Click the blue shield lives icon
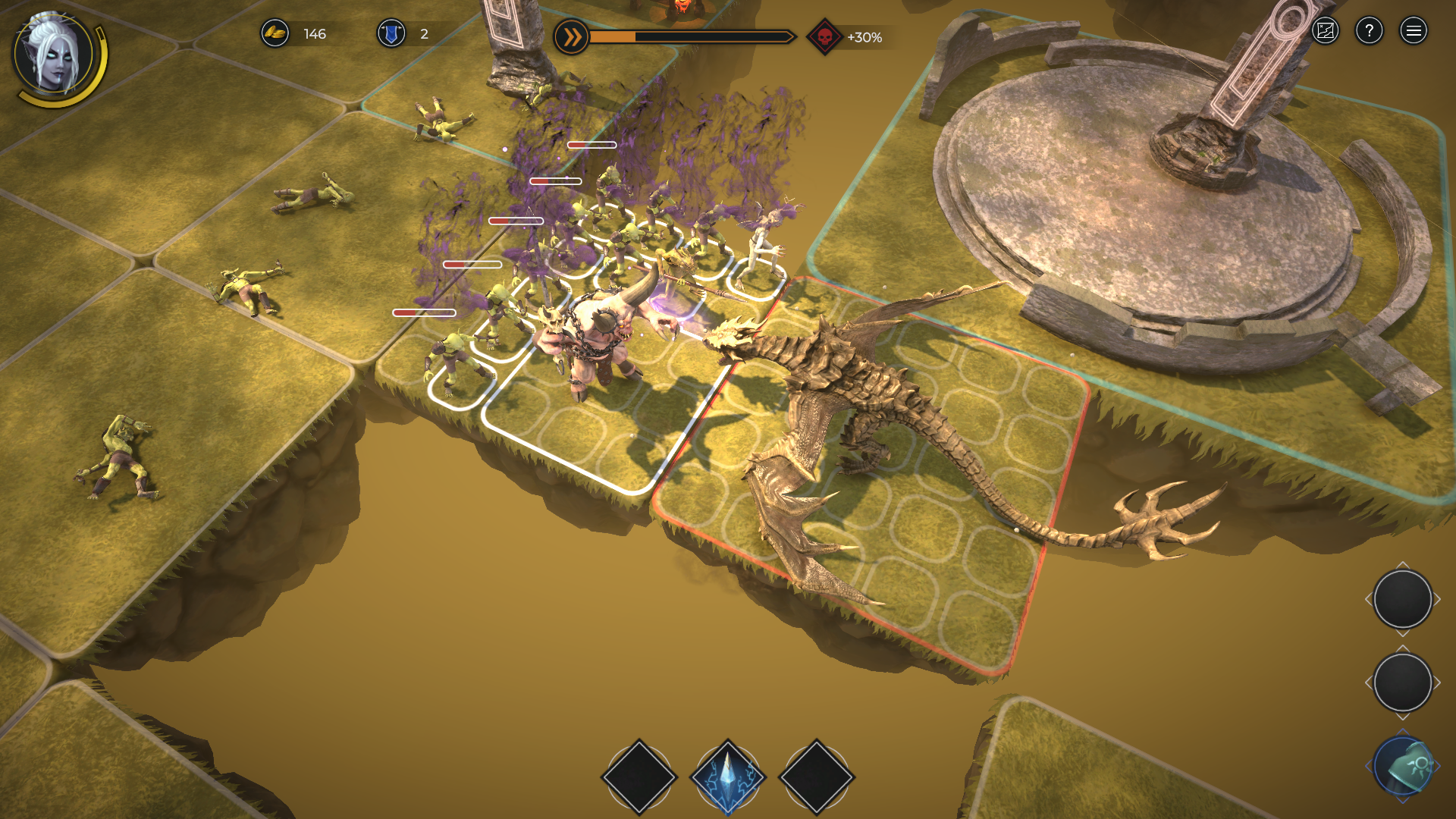This screenshot has height=819, width=1456. (392, 33)
